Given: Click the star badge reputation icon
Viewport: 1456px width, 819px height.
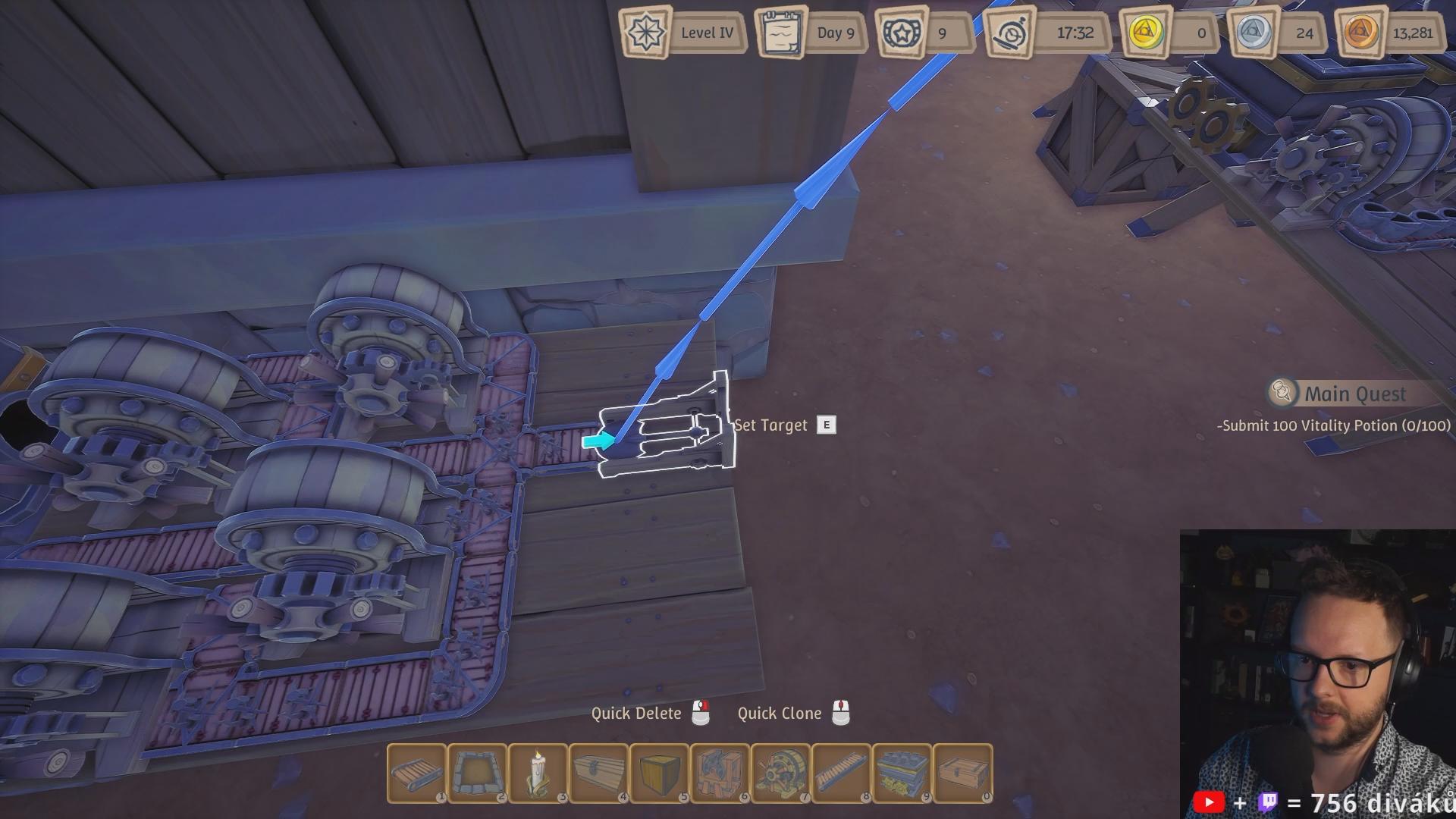Looking at the screenshot, I should click(x=901, y=33).
